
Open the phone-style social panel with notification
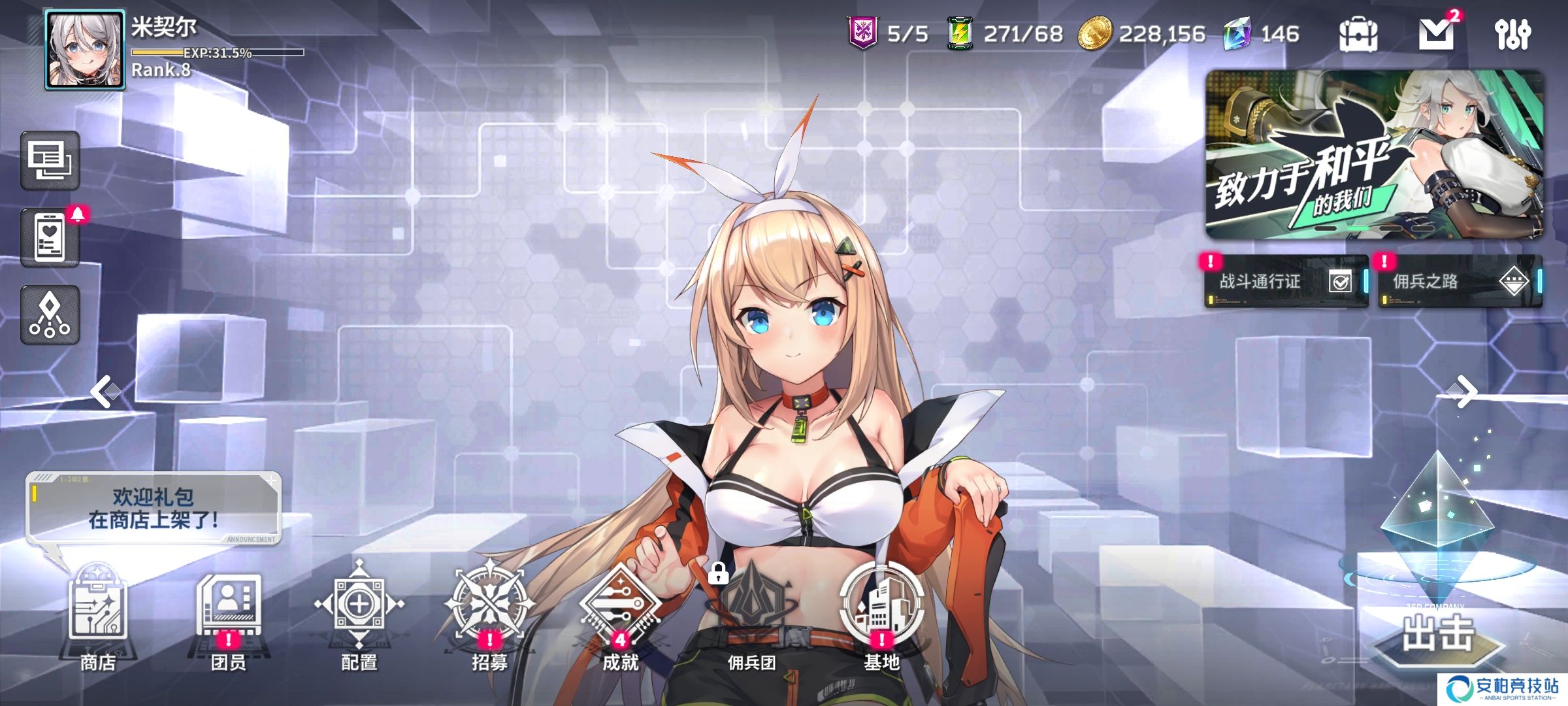(49, 239)
